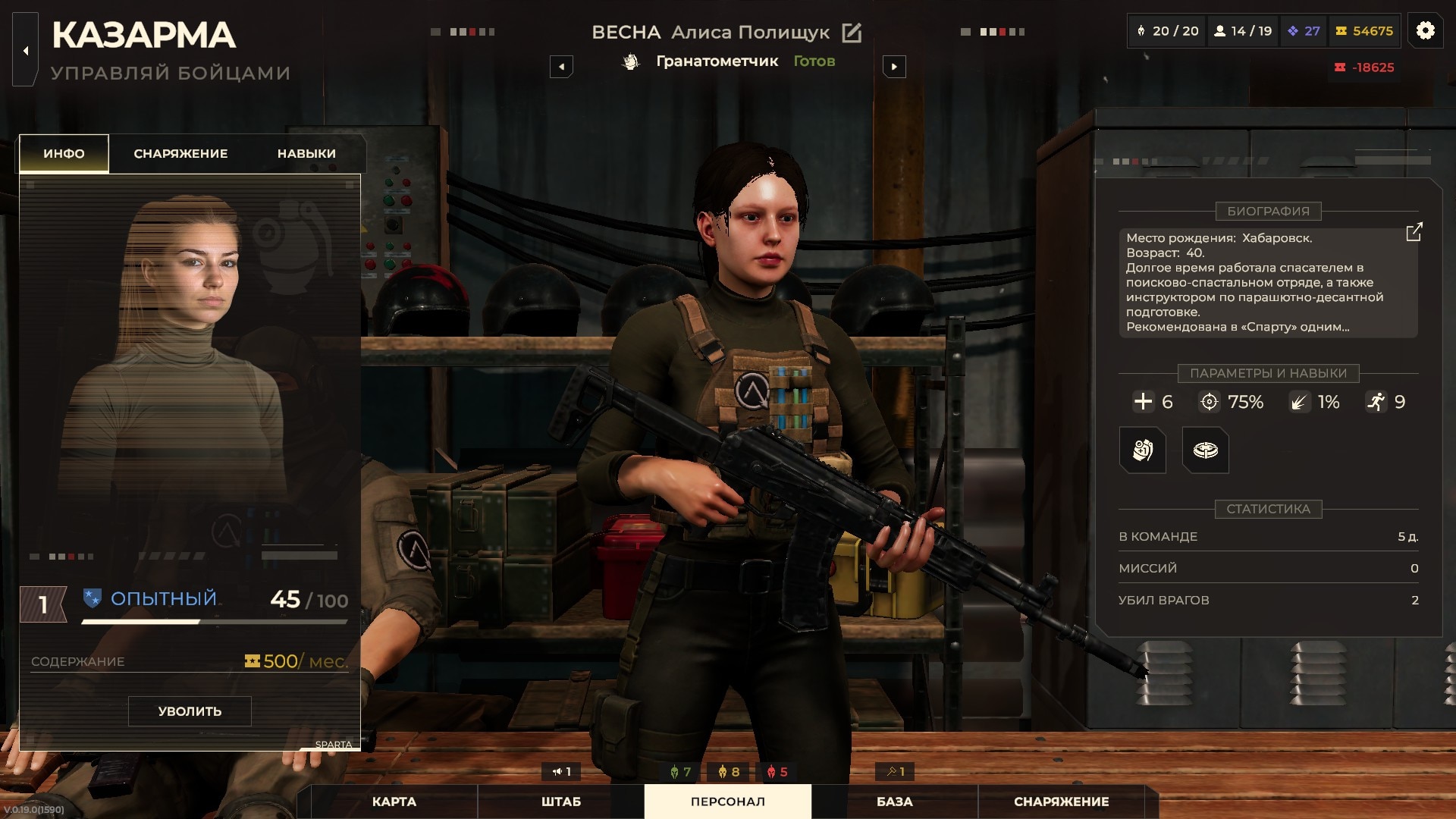Screen dimensions: 1456x819
Task: Show the next soldier
Action: point(894,67)
